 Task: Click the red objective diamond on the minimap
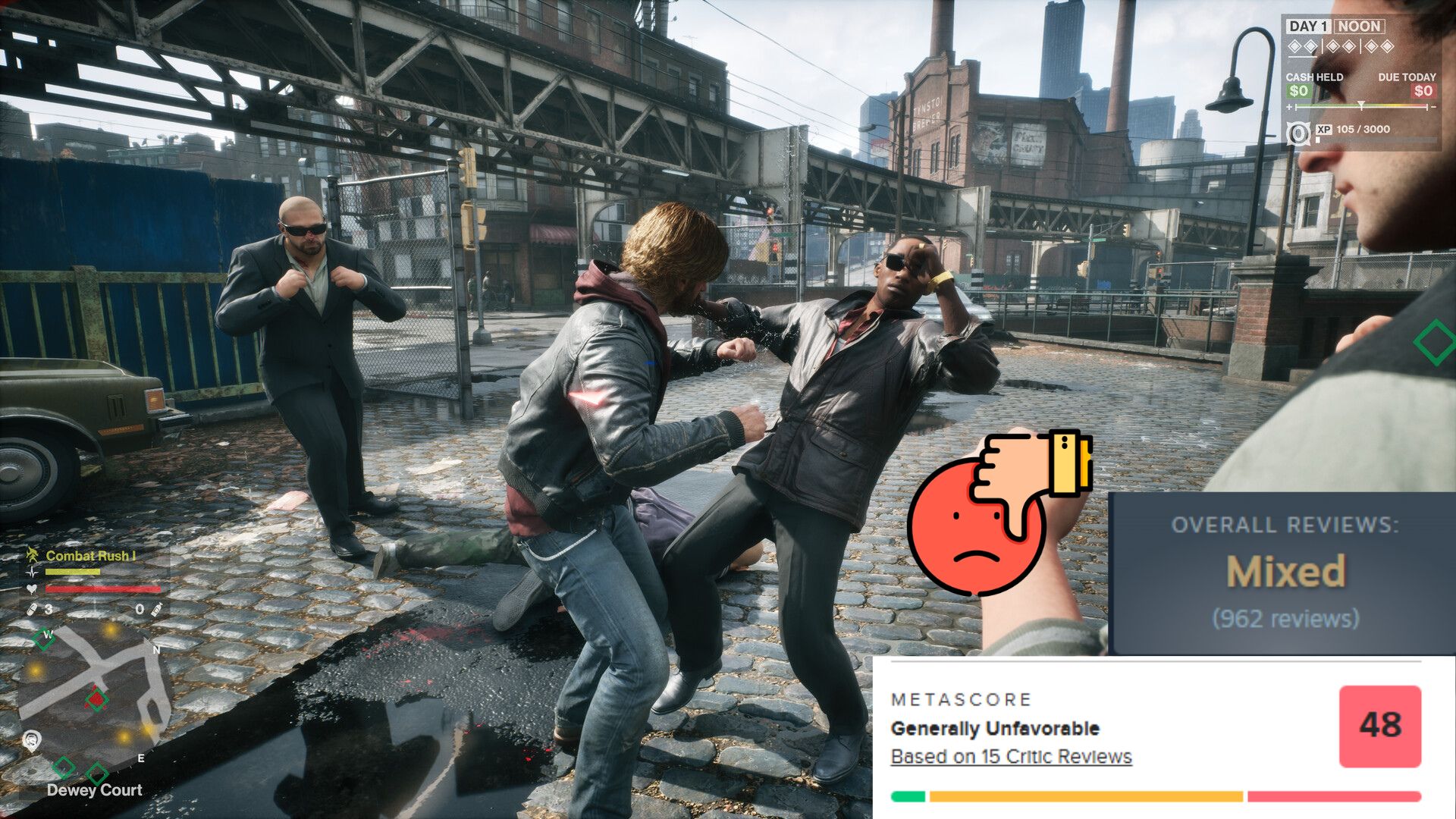(x=96, y=698)
